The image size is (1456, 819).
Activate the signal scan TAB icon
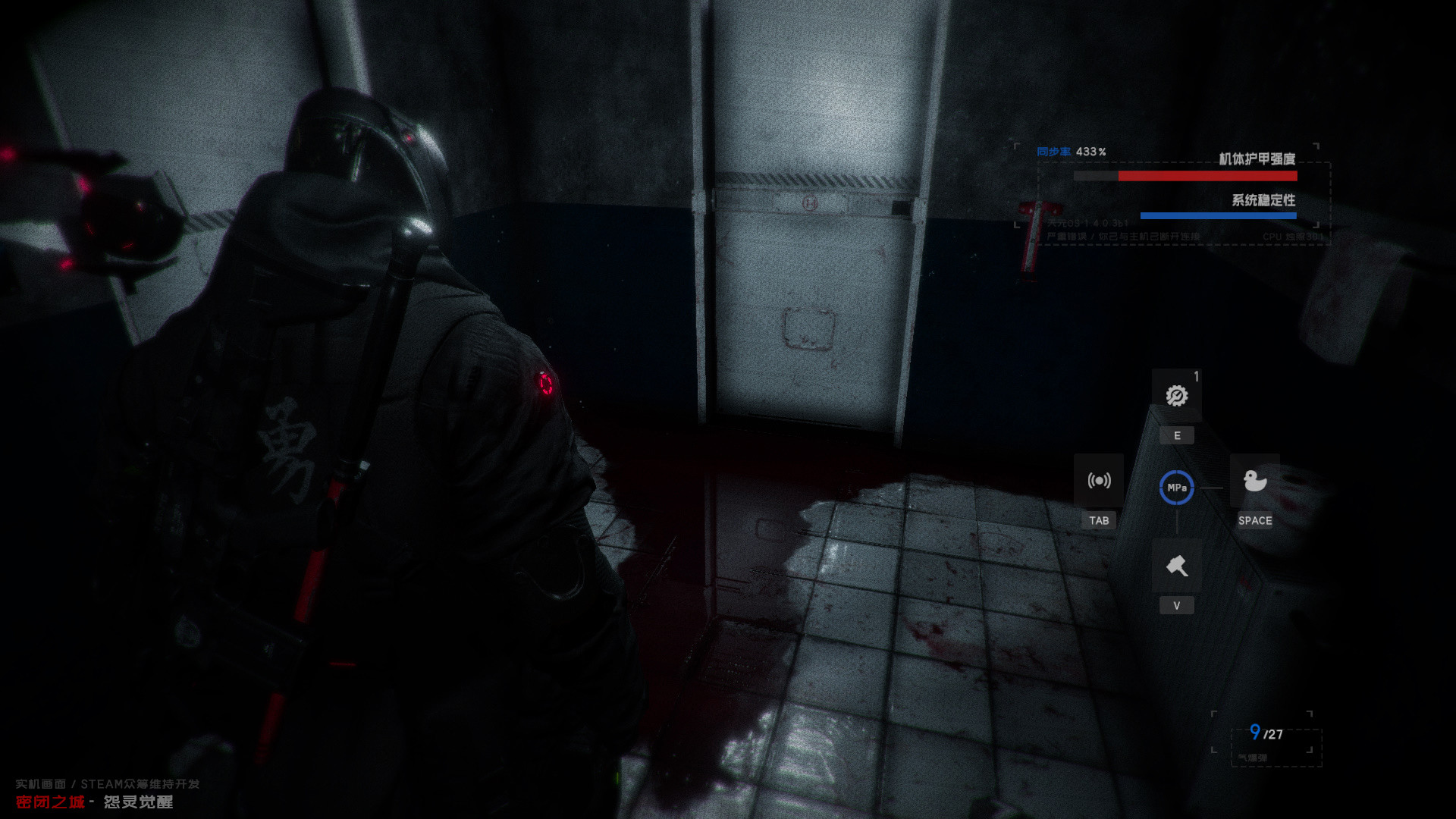point(1100,480)
